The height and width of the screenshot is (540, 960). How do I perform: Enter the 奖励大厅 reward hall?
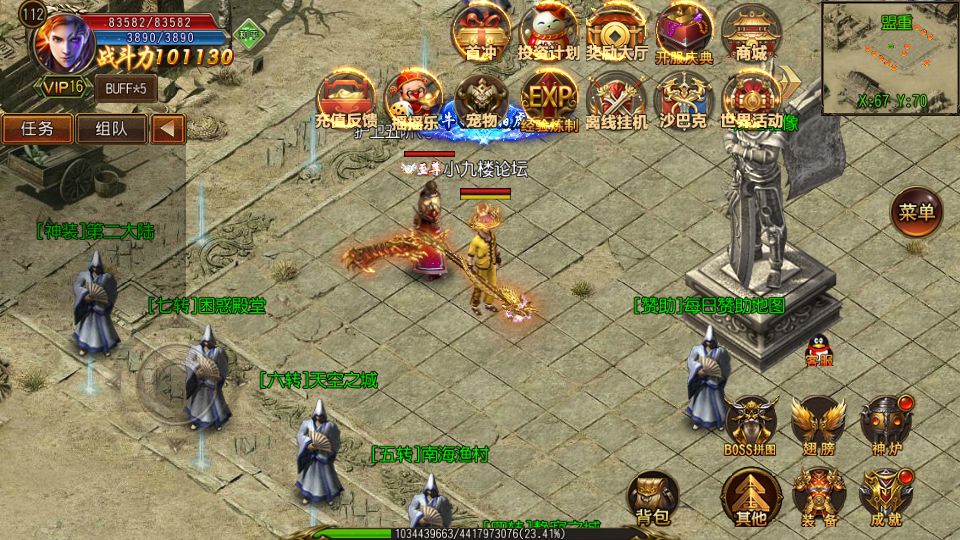pyautogui.click(x=616, y=32)
